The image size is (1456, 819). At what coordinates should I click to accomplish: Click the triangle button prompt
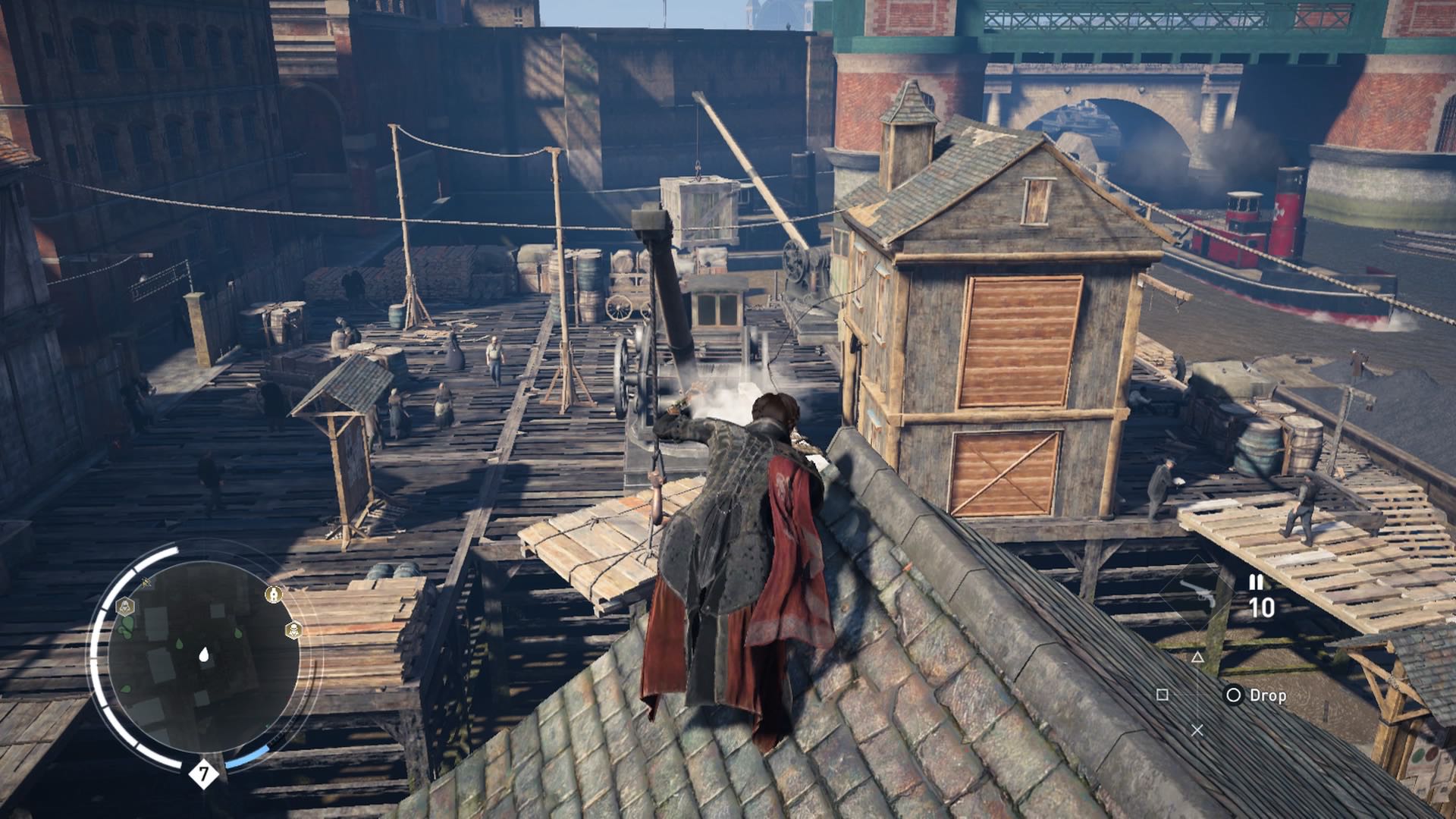[1197, 657]
